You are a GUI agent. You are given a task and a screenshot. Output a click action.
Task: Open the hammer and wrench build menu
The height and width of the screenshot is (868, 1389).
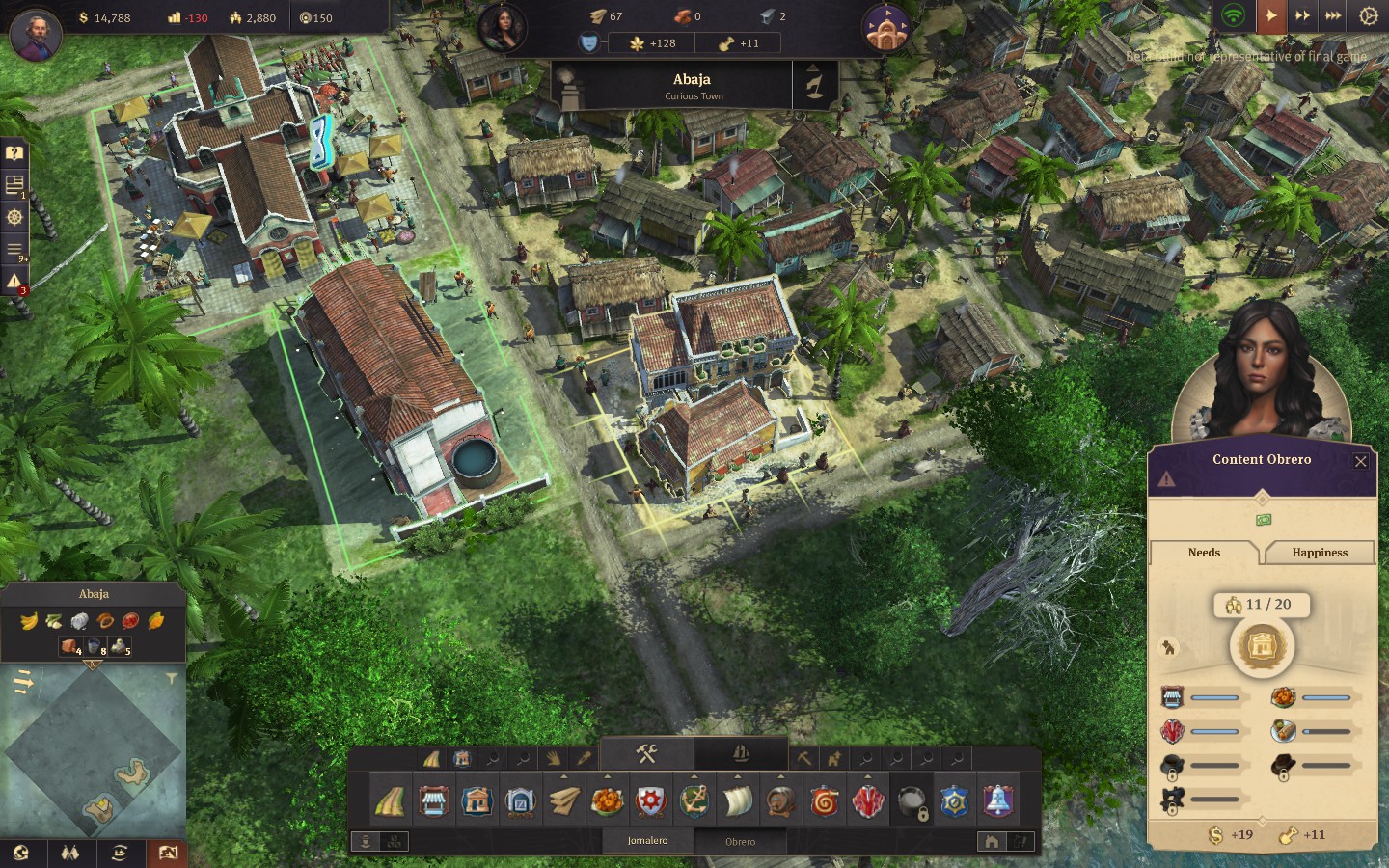[646, 753]
